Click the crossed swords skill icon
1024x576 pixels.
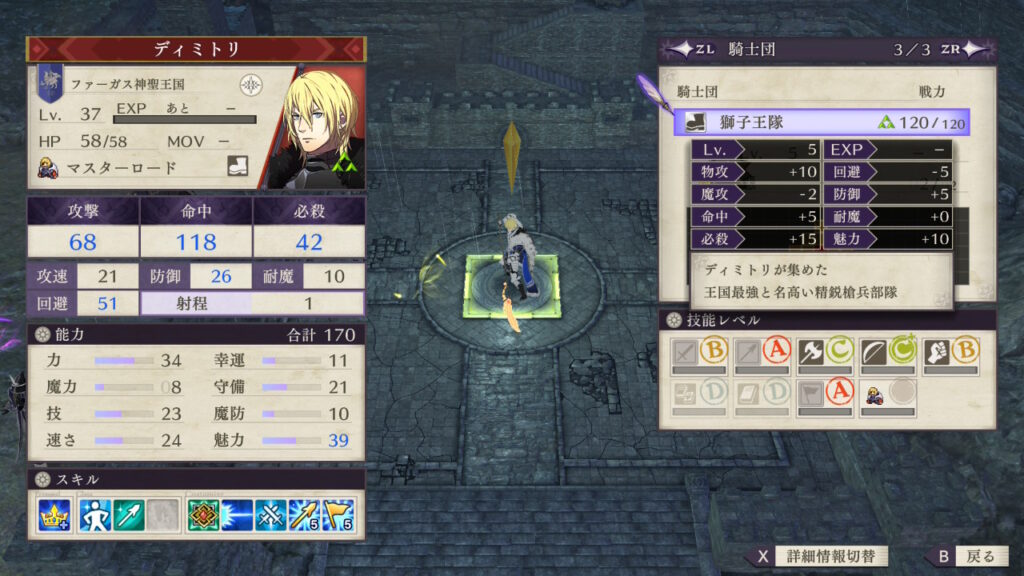coord(270,515)
